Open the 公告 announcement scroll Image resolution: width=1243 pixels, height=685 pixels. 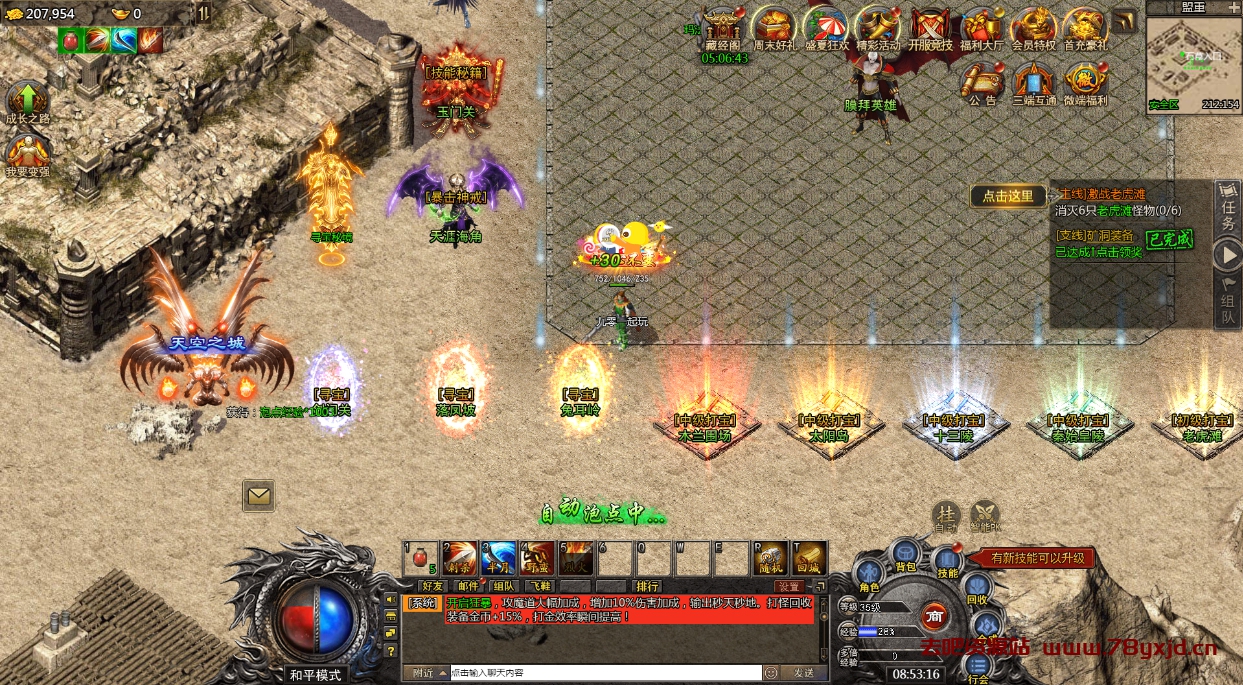click(982, 82)
